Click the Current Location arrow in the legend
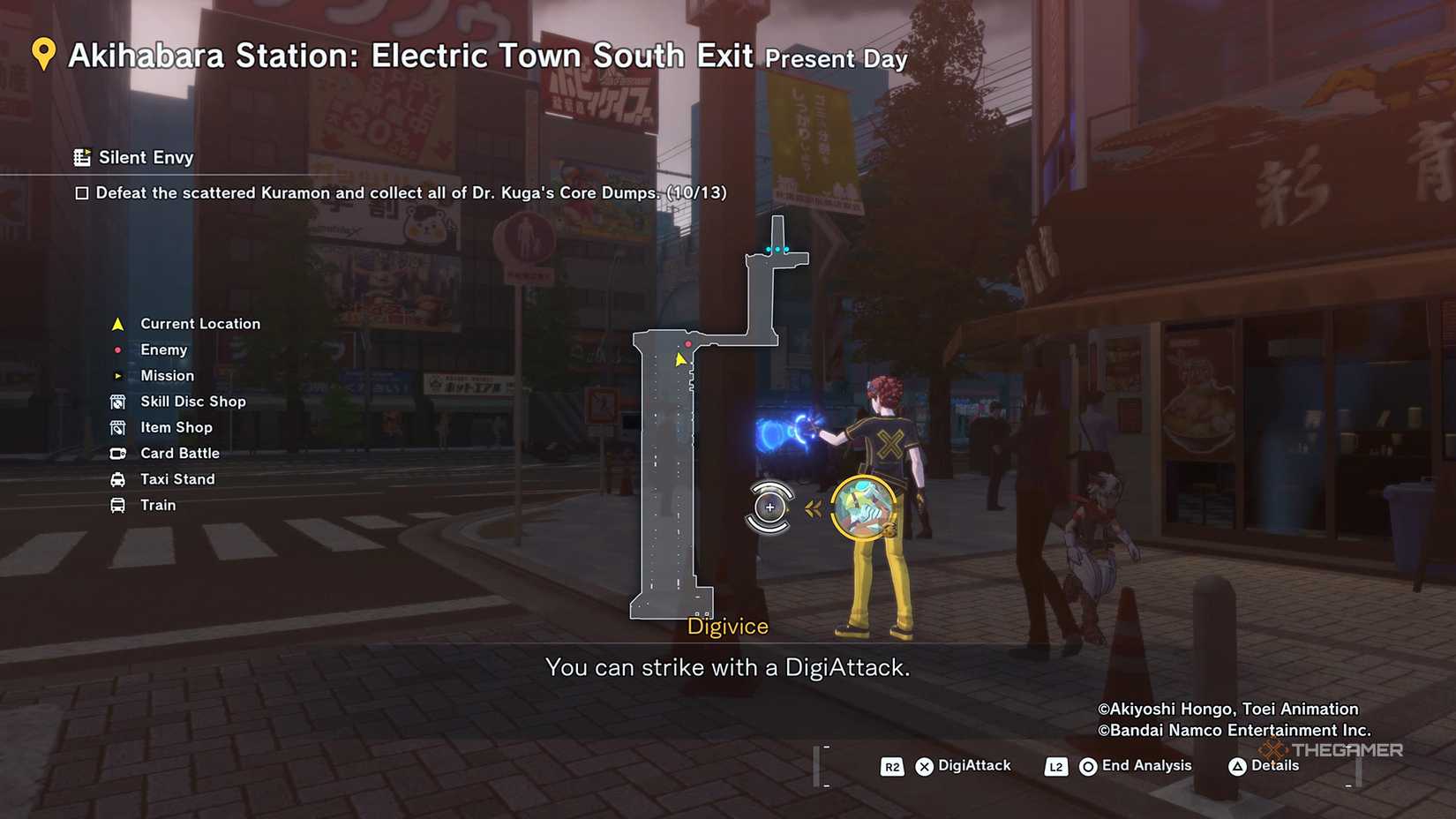Screen dimensions: 1456x819 coord(118,323)
